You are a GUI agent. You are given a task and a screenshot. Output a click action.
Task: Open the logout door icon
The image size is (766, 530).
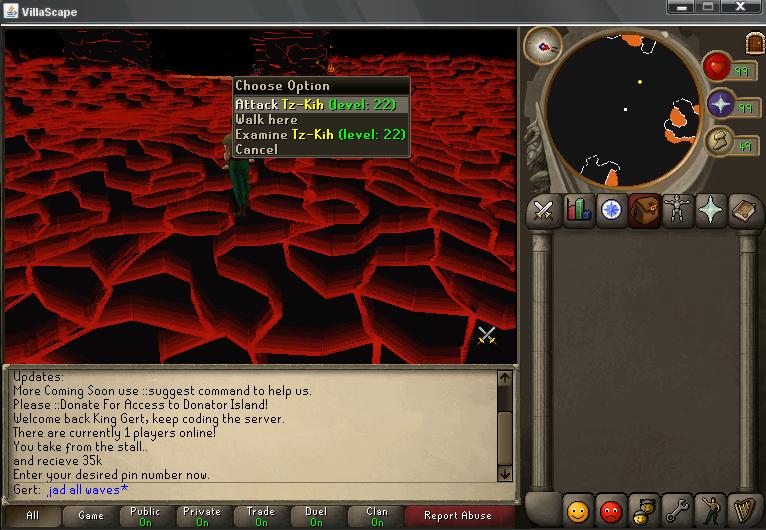(754, 41)
